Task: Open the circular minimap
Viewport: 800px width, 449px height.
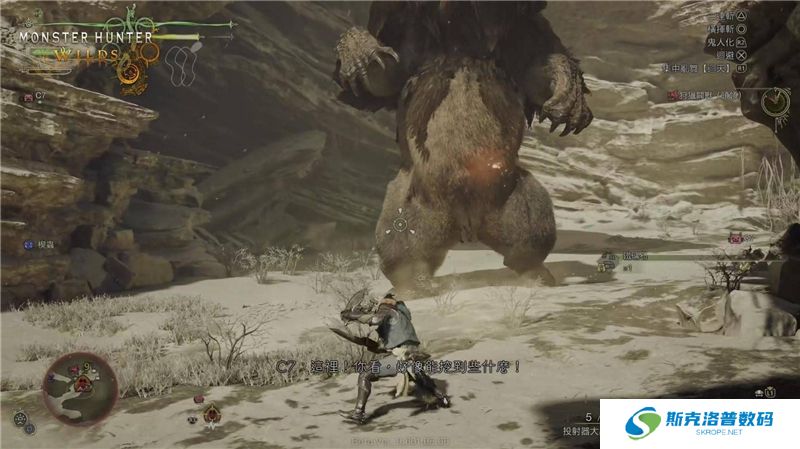Action: (x=80, y=388)
